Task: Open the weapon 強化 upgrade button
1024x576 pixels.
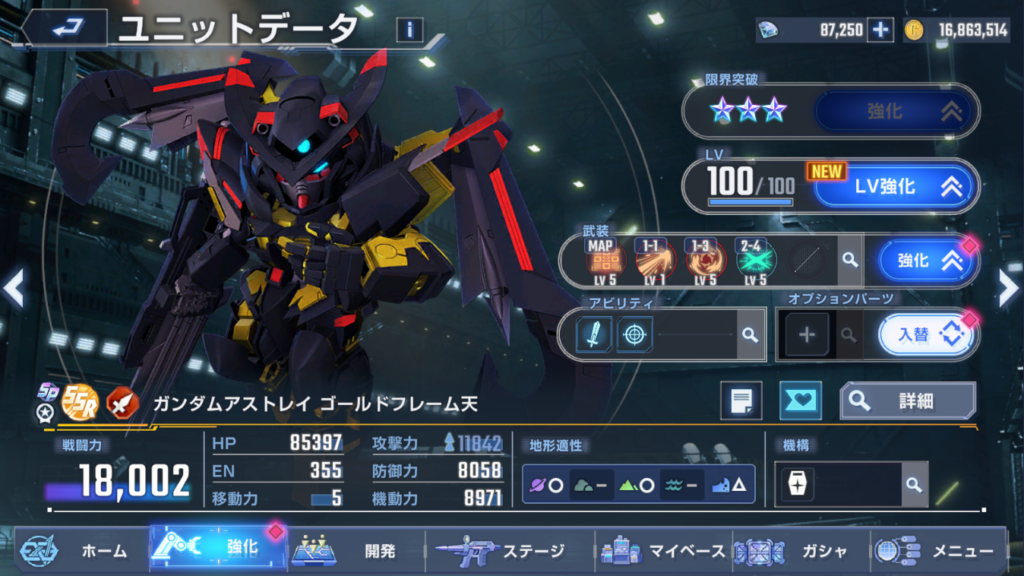Action: coord(927,261)
